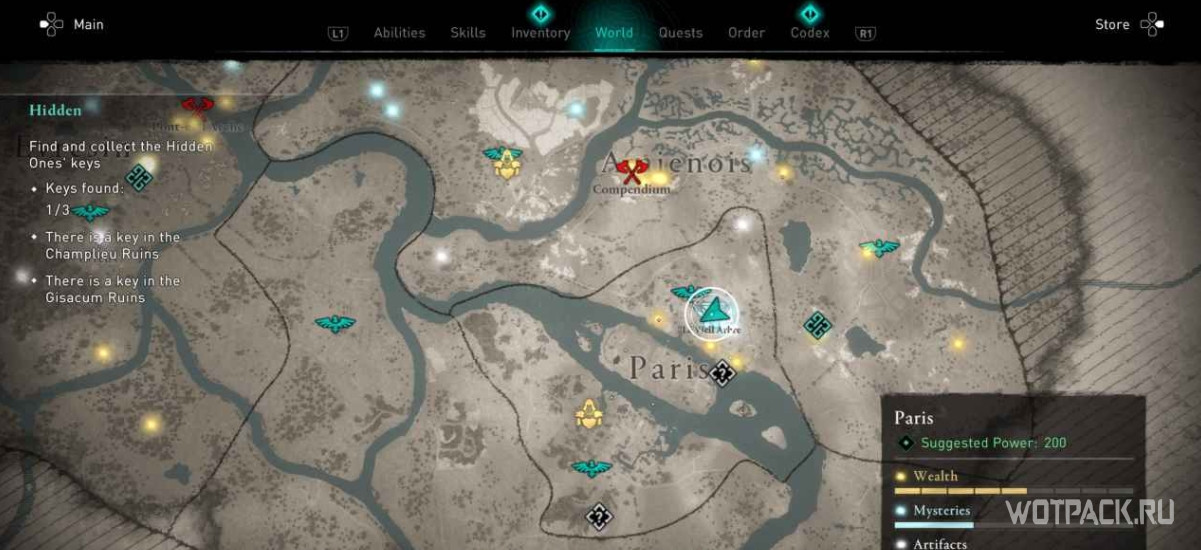Show the Quests tab
The image size is (1201, 550).
pyautogui.click(x=680, y=33)
